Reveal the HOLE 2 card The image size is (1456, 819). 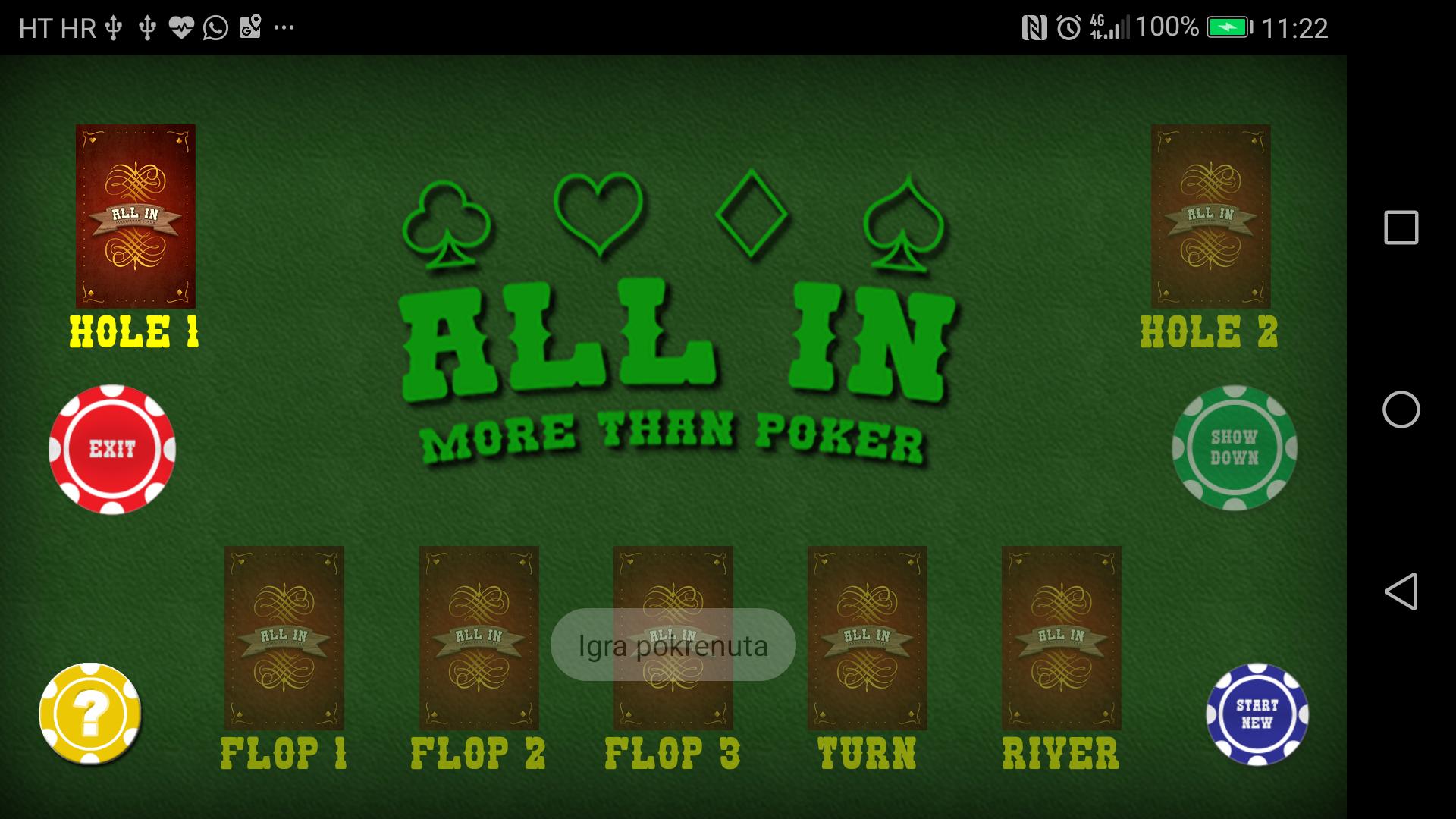coord(1210,218)
